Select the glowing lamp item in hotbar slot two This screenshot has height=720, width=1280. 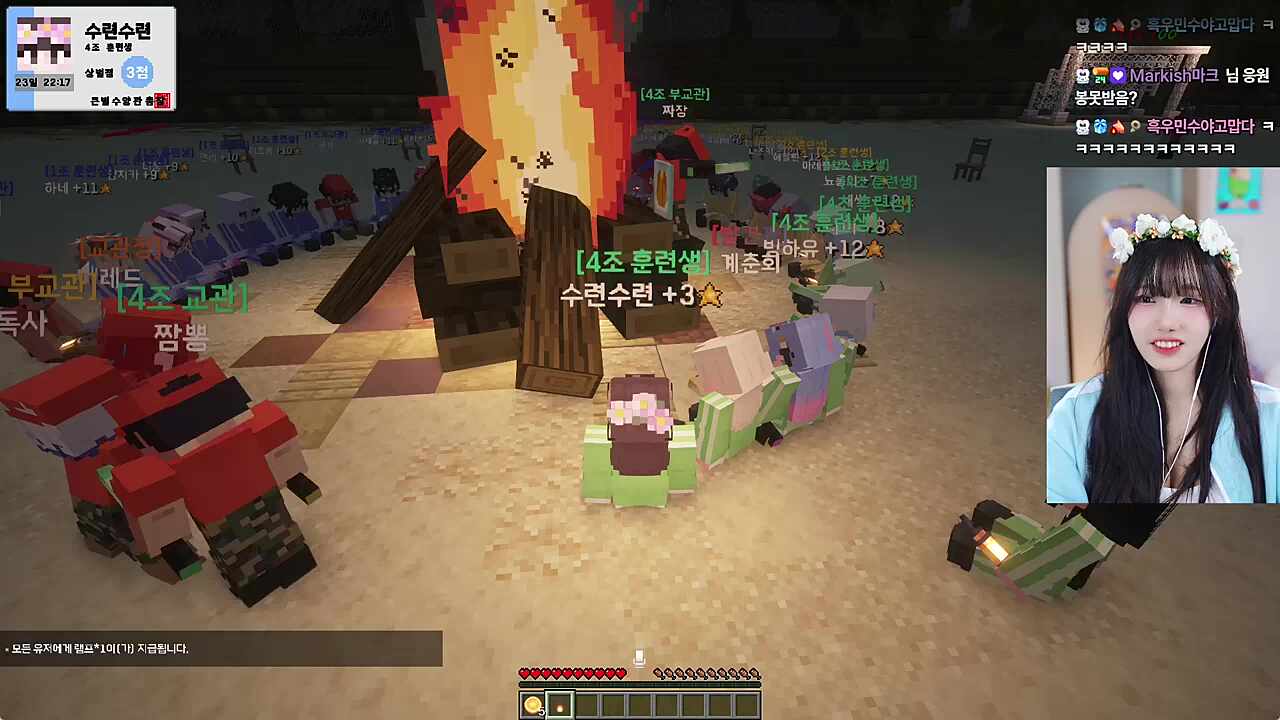[x=559, y=706]
